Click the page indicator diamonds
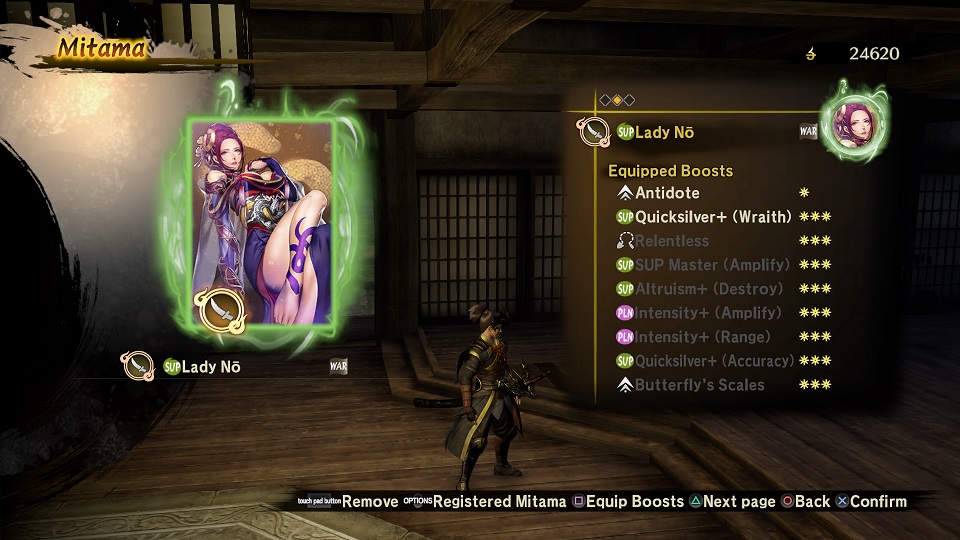Viewport: 960px width, 540px height. tap(617, 99)
